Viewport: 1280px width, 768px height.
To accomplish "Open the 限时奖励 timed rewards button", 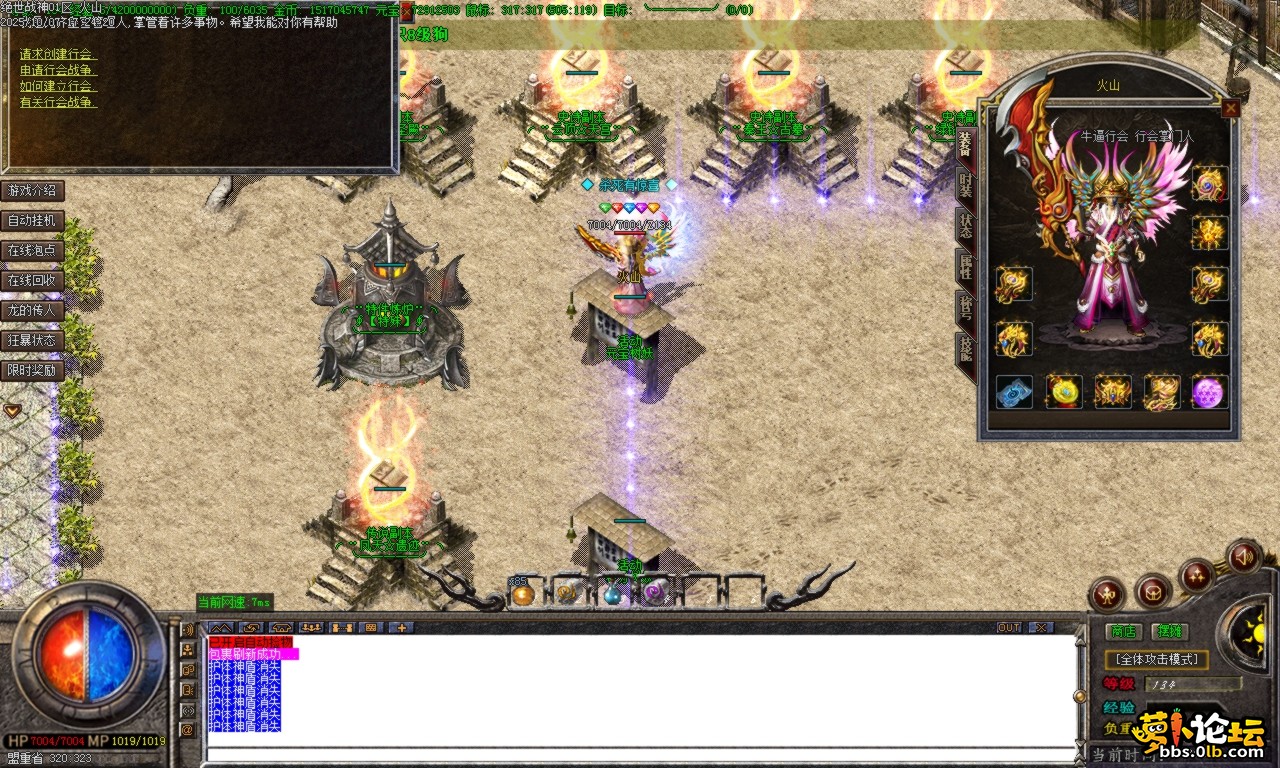I will (x=33, y=370).
